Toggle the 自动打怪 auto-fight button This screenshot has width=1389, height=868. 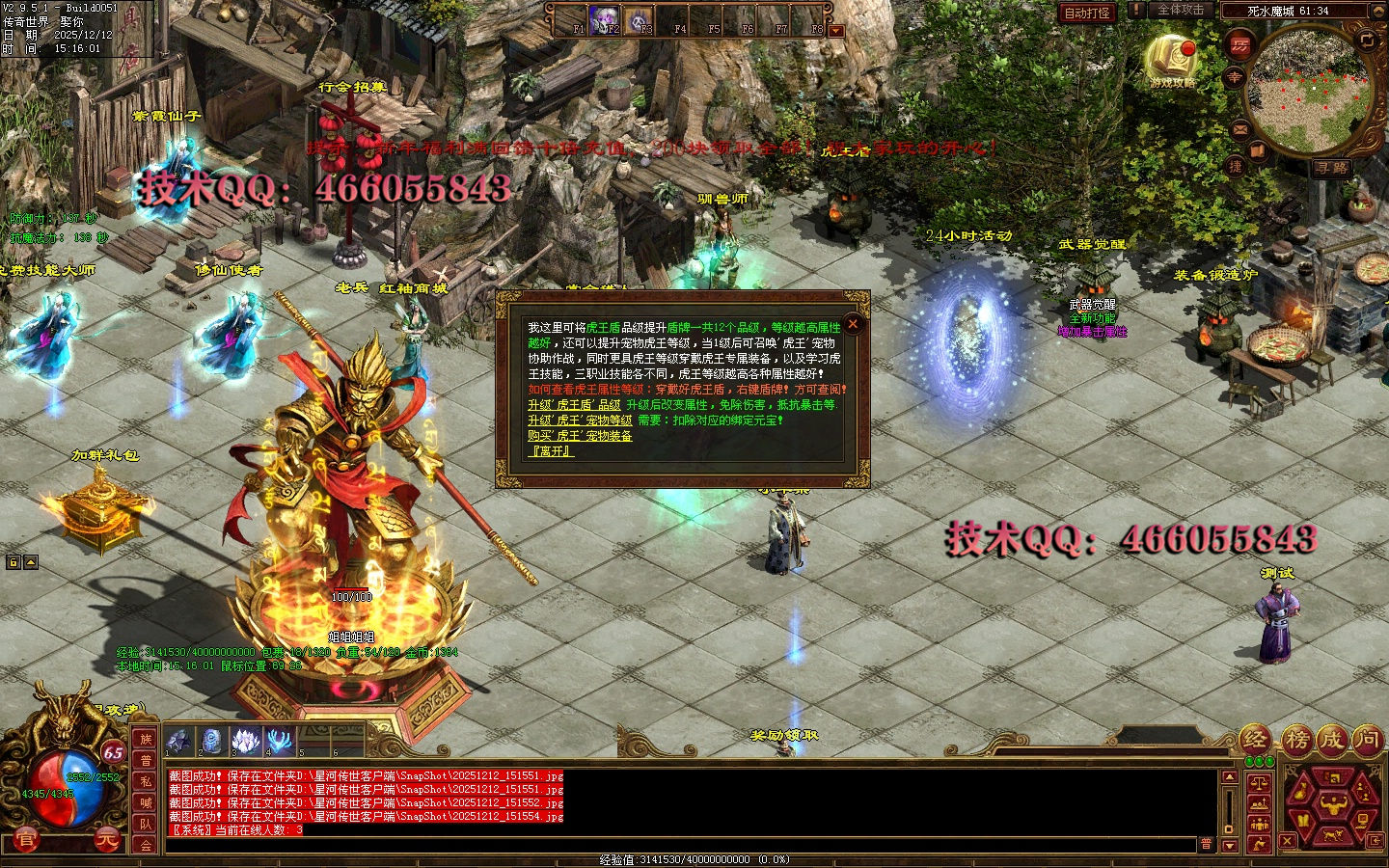1087,13
